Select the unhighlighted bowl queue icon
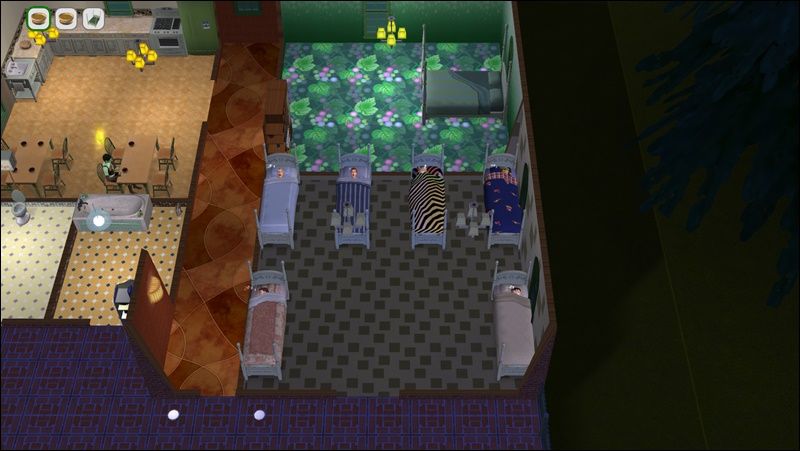This screenshot has height=451, width=800. click(x=67, y=17)
